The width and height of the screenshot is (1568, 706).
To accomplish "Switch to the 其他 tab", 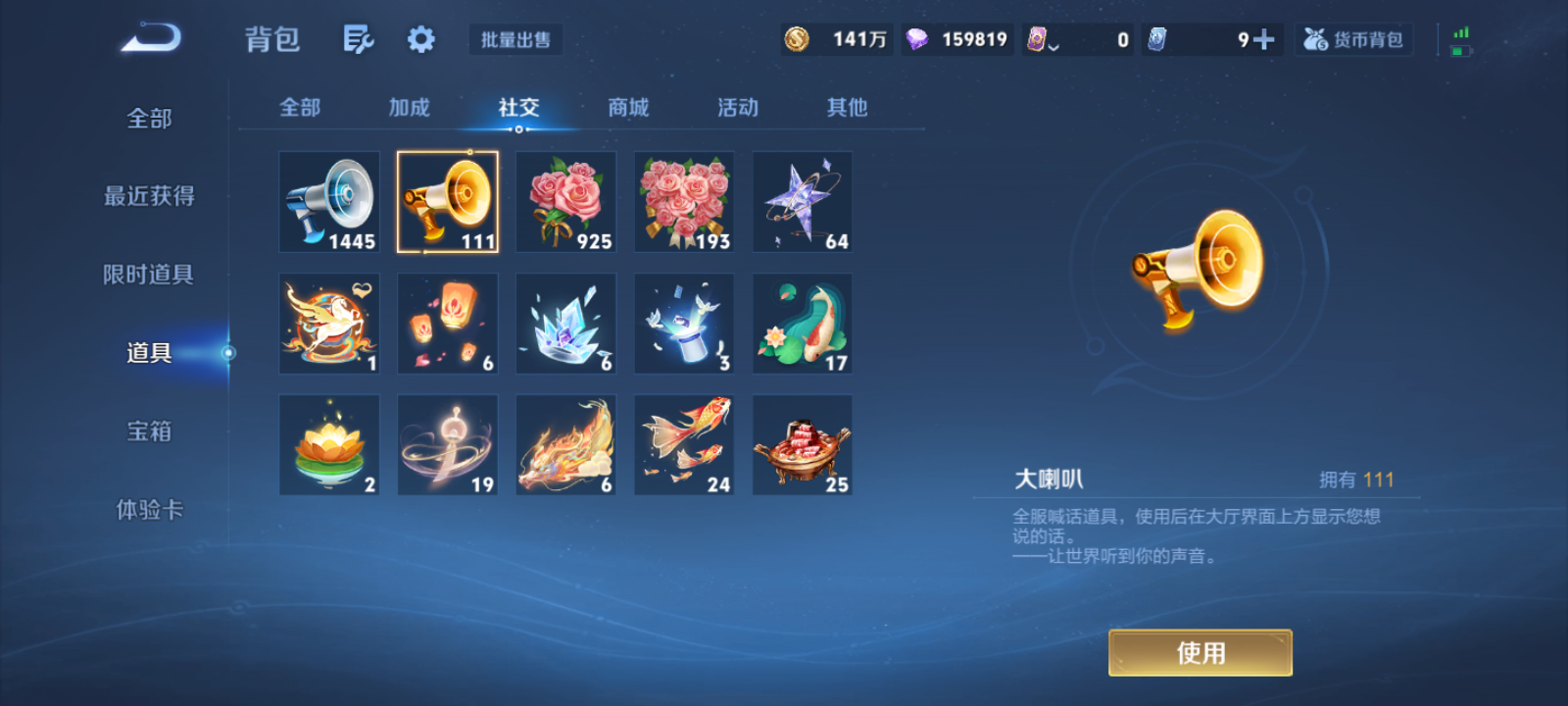I will 847,108.
